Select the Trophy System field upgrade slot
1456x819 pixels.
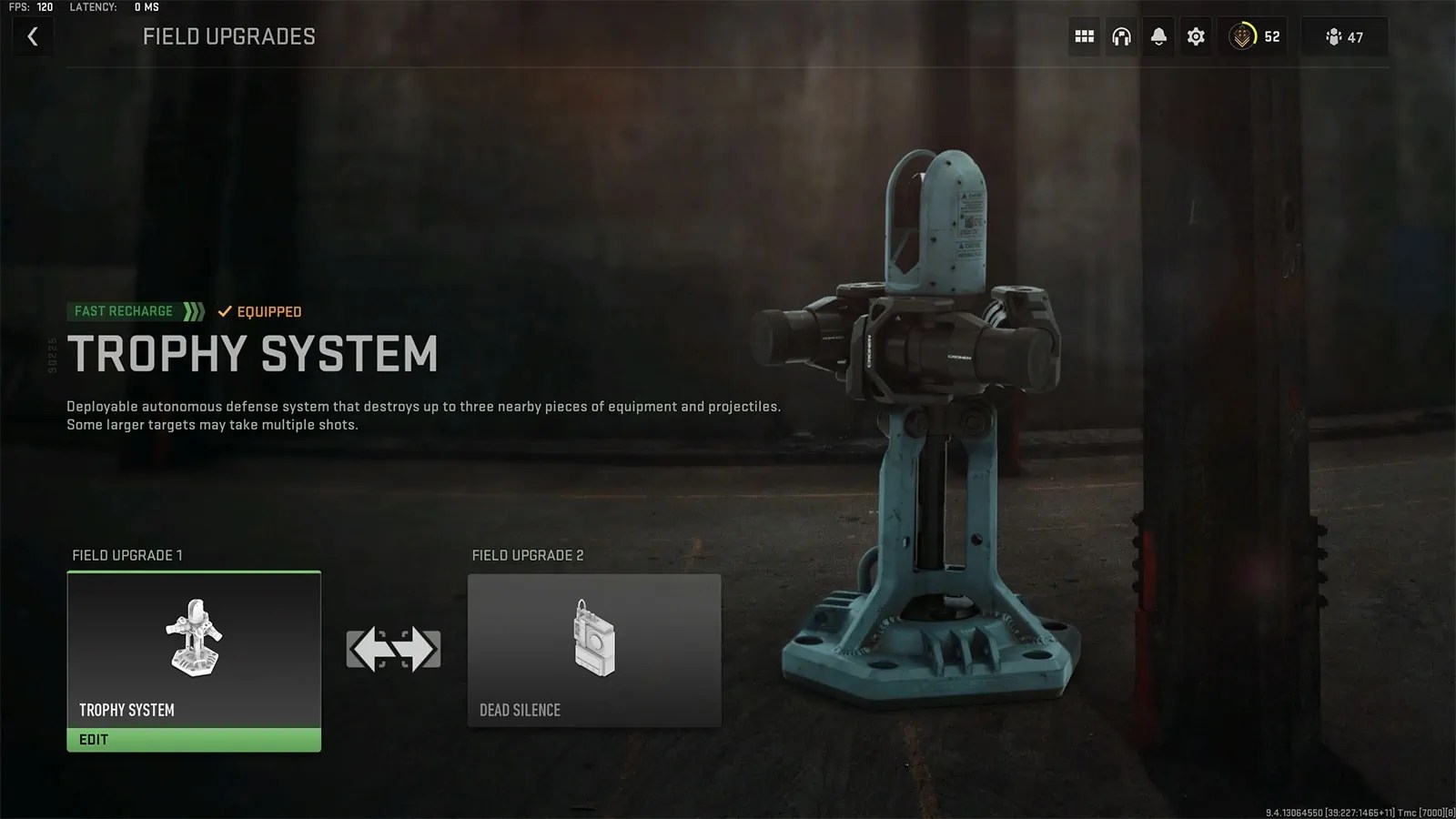[x=194, y=650]
